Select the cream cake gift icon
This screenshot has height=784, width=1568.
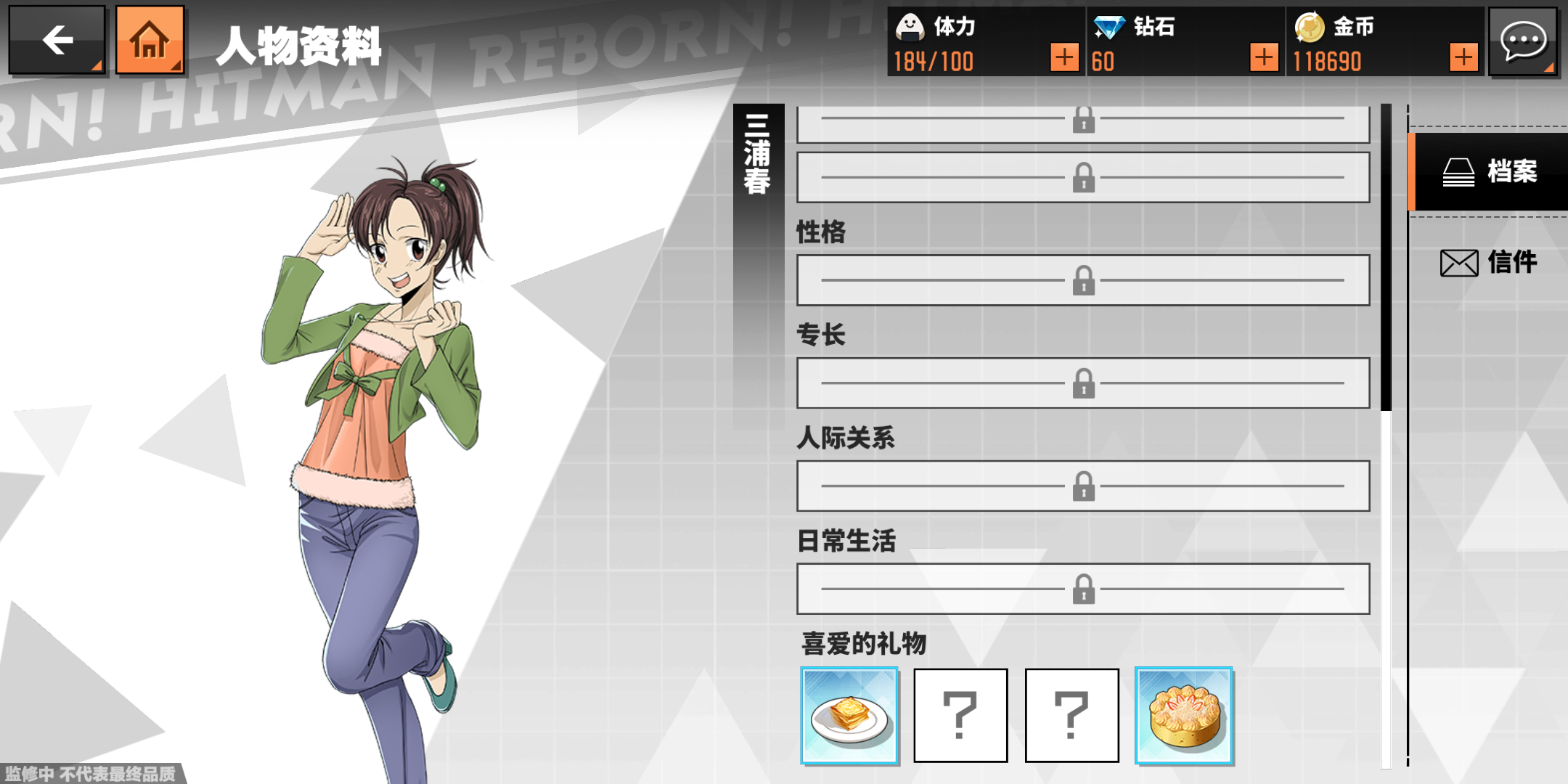1184,716
